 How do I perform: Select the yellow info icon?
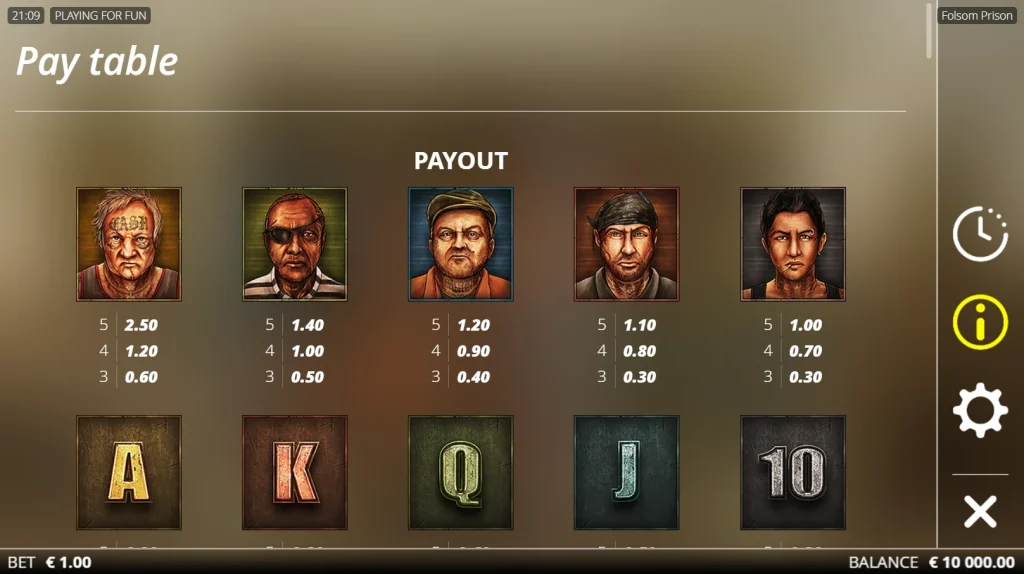tap(980, 322)
